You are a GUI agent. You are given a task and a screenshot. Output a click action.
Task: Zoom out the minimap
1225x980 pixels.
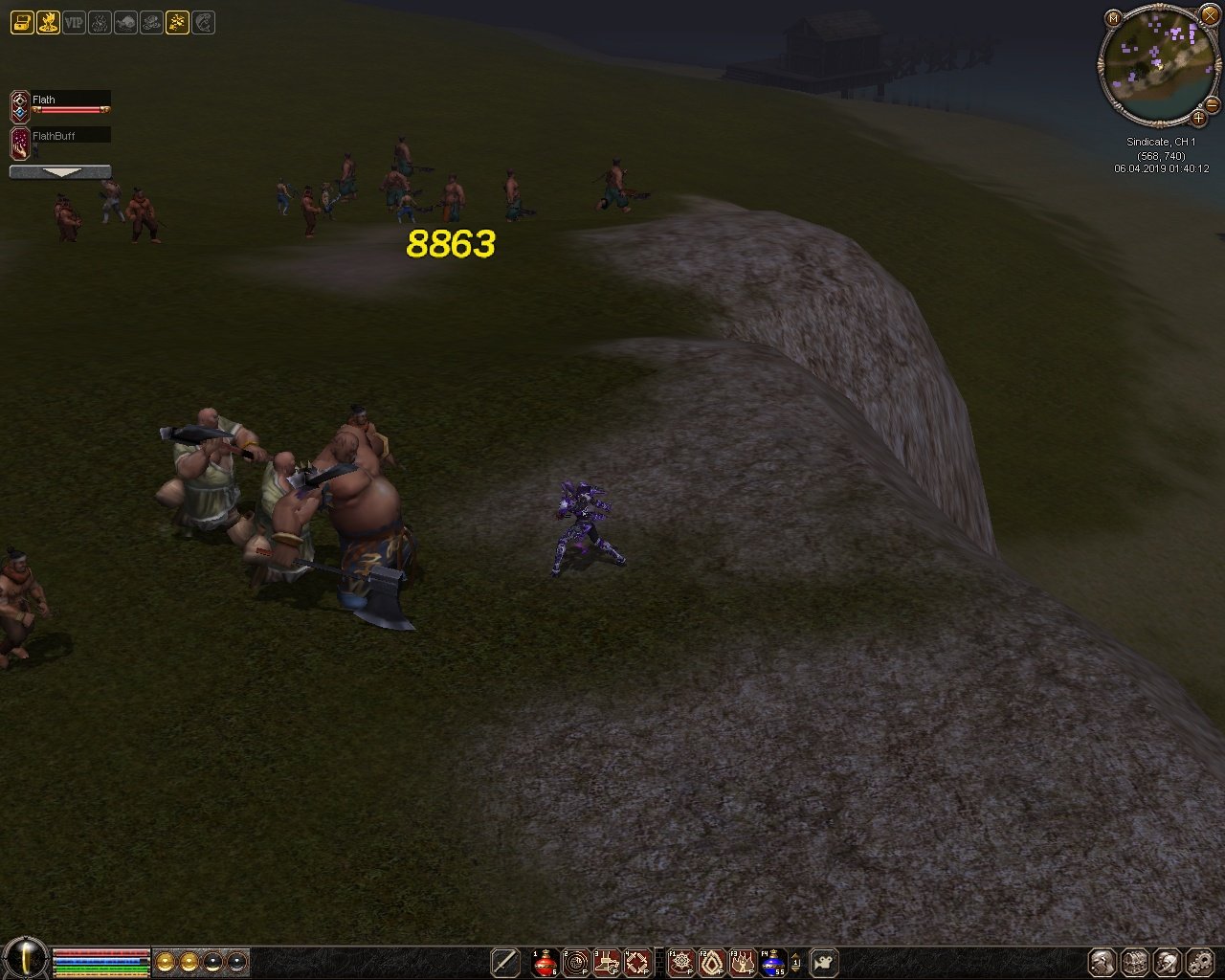[x=1212, y=104]
